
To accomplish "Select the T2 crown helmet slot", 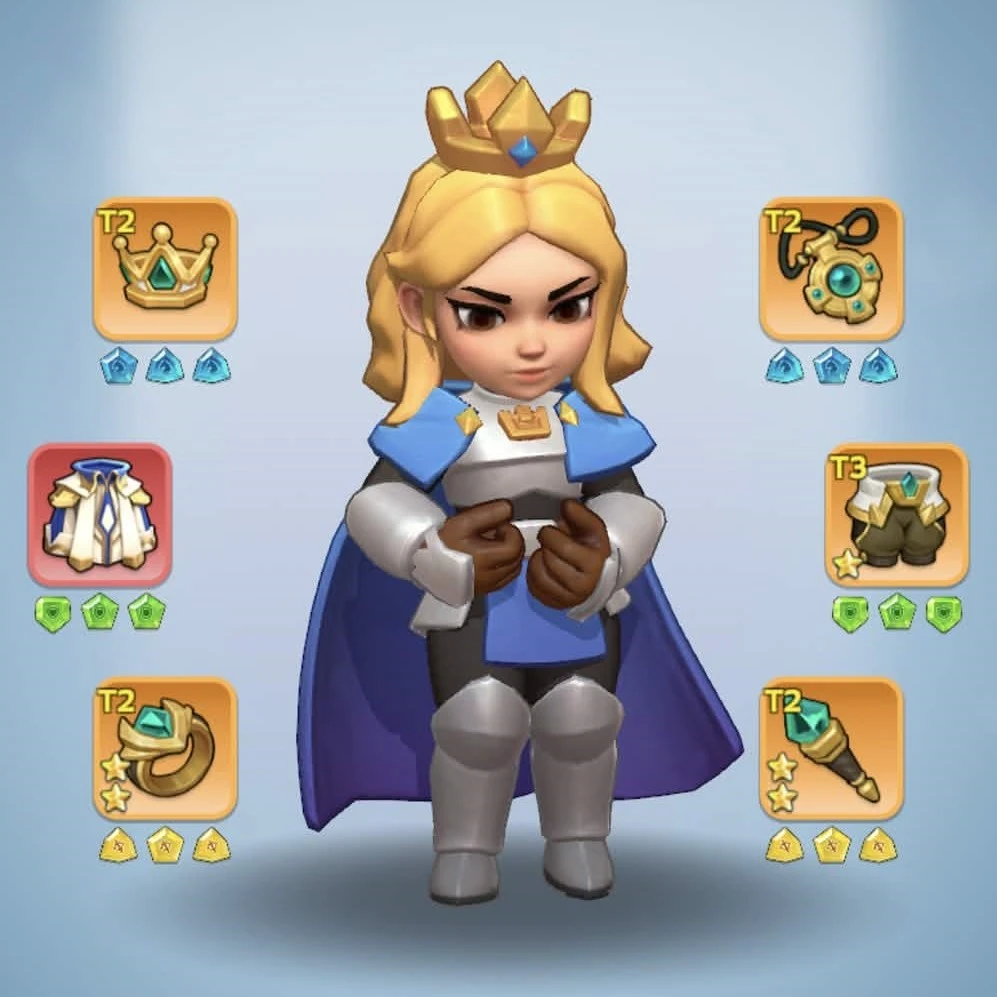I will (165, 268).
